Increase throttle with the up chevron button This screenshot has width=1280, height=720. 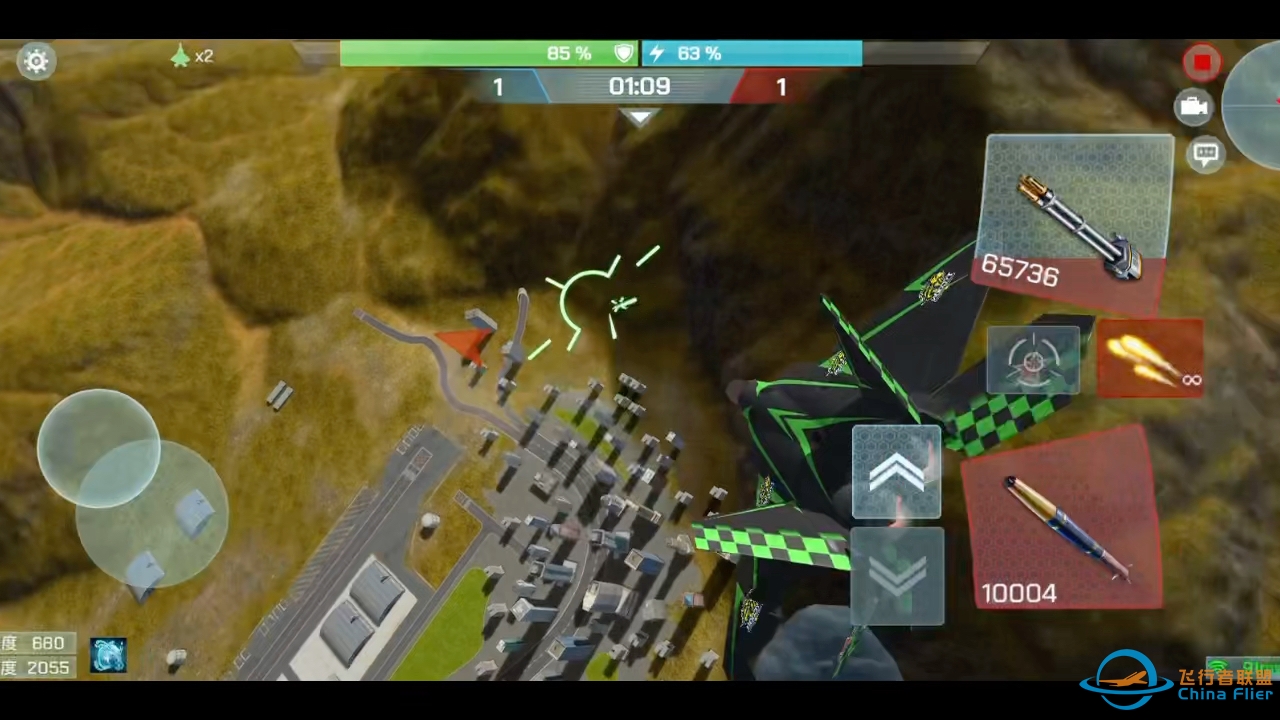896,472
